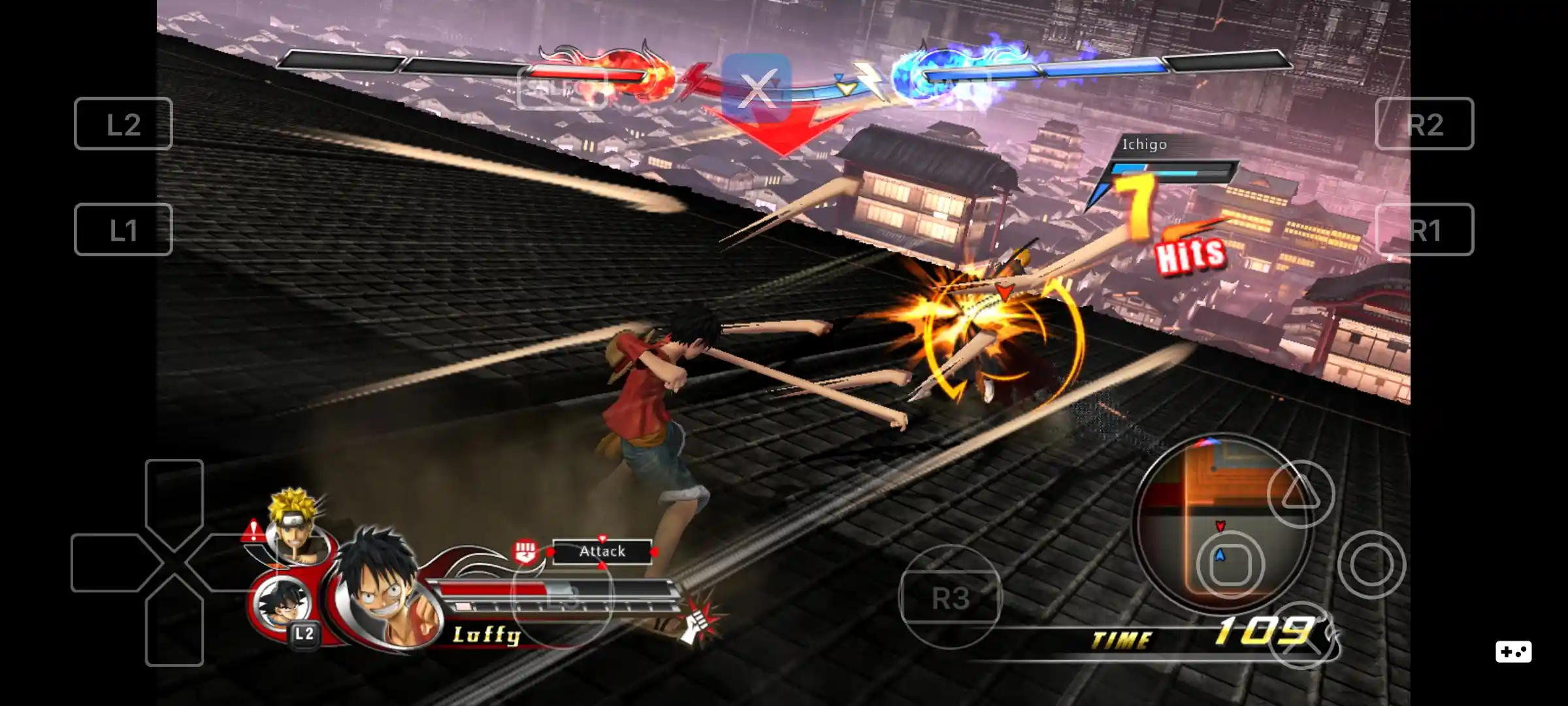
Task: Click the Attack command label
Action: click(602, 551)
